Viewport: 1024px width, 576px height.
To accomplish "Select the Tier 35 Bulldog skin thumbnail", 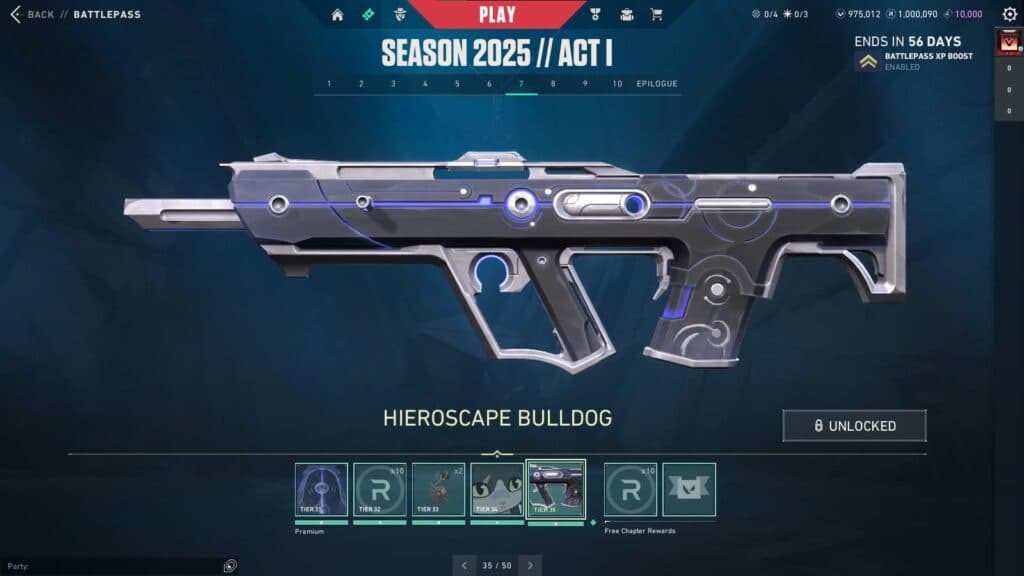I will coord(556,489).
